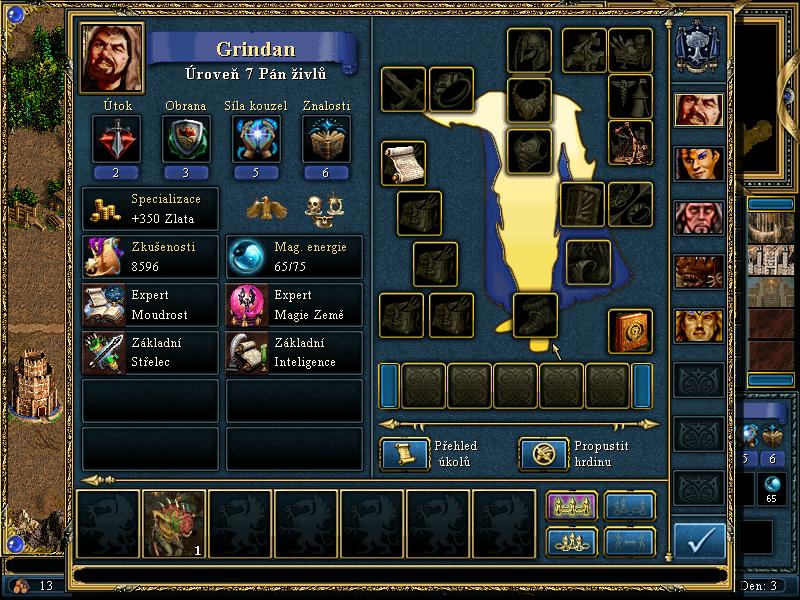Dismiss hero with Propustit hrdinu button
Viewport: 800px width, 600px height.
tap(543, 454)
